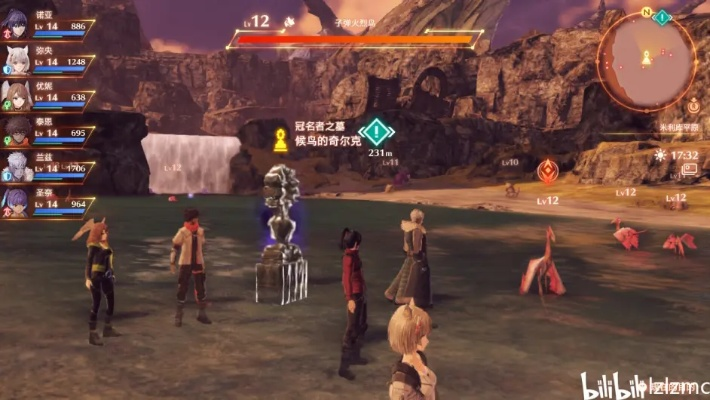The width and height of the screenshot is (710, 400).
Task: Click the card icon below the clock
Action: (689, 170)
